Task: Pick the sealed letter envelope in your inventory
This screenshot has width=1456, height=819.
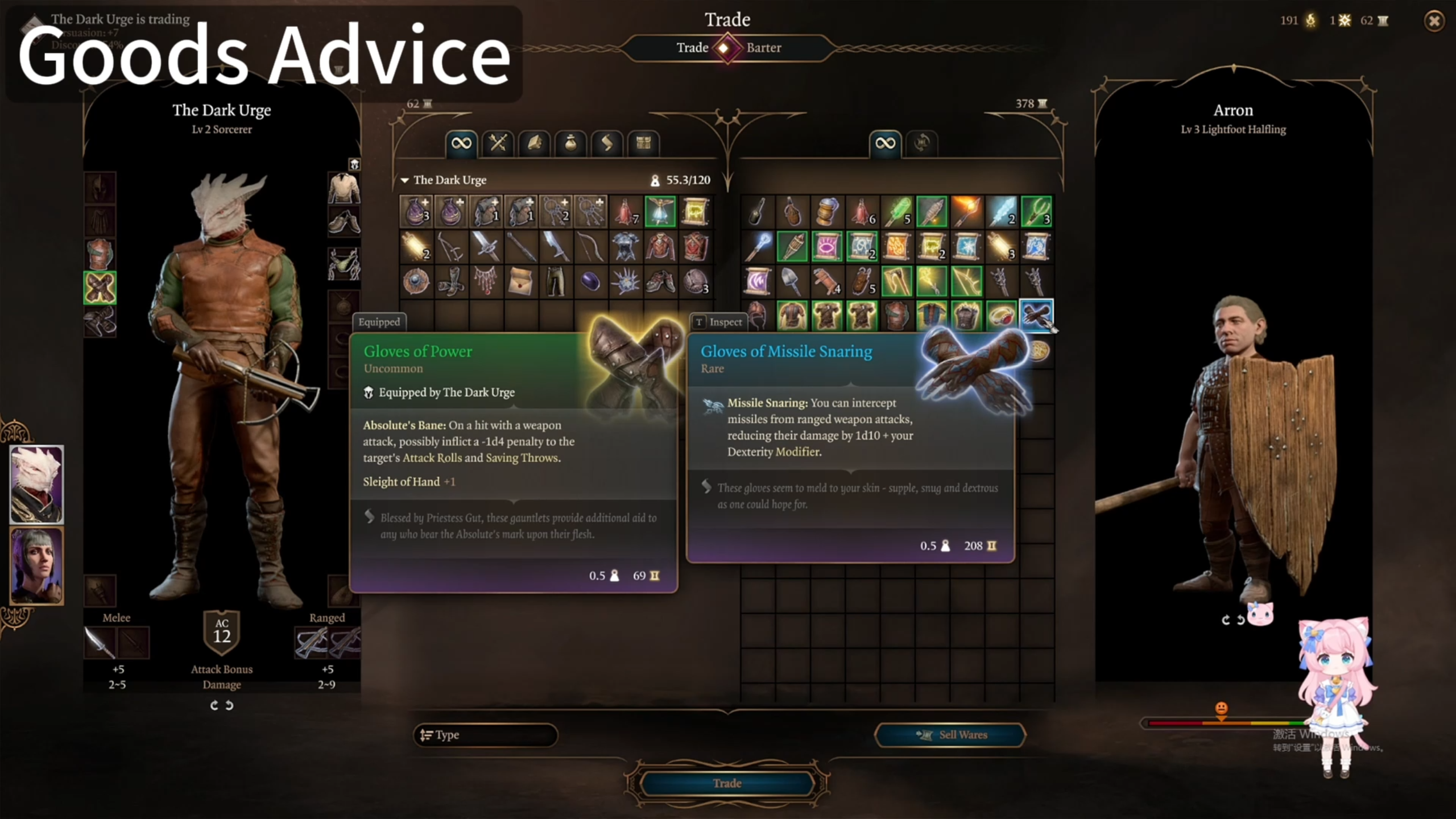Action: (520, 282)
